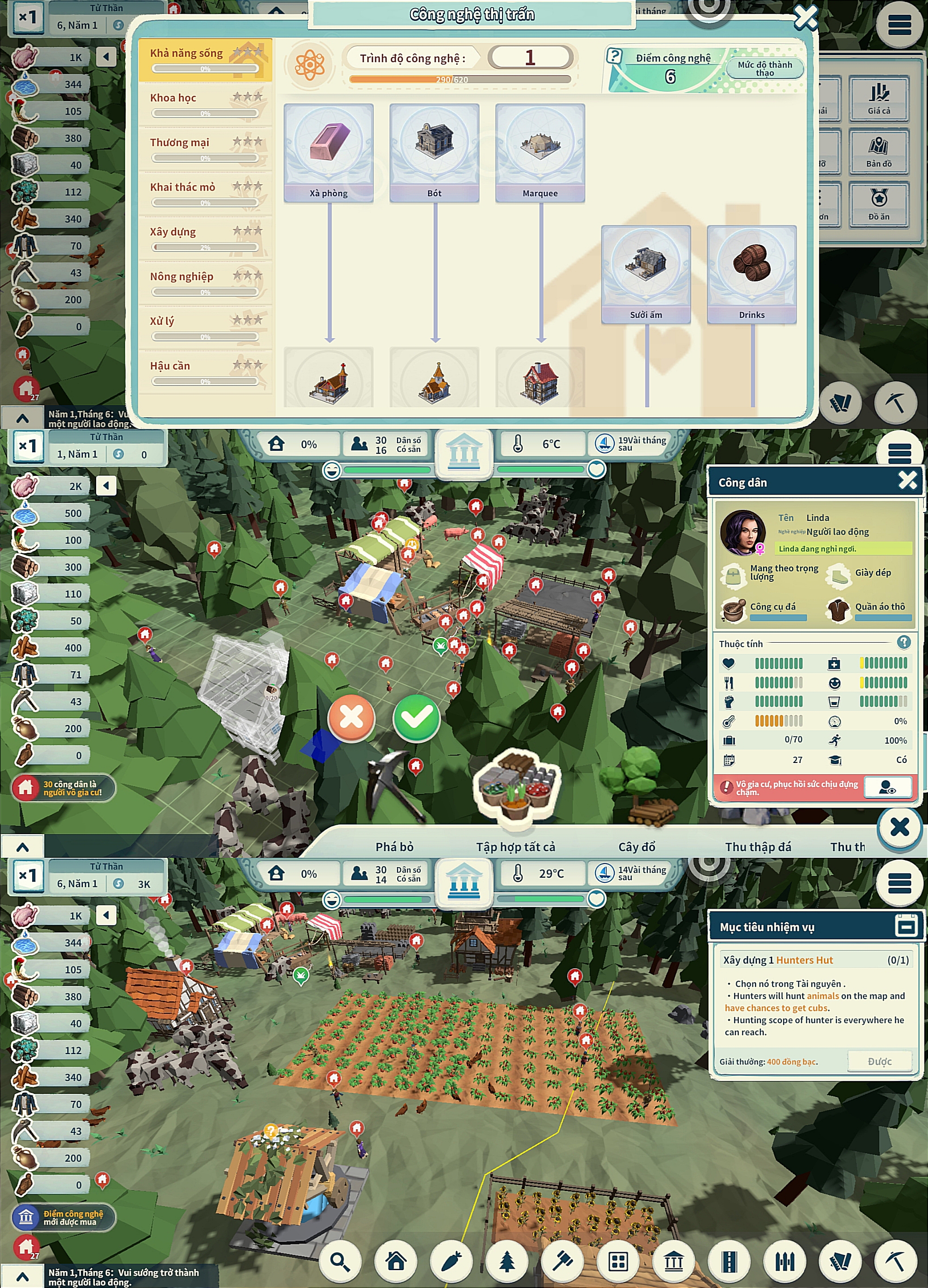Choose the Drinks barrel technology
The height and width of the screenshot is (1288, 928).
point(751,274)
